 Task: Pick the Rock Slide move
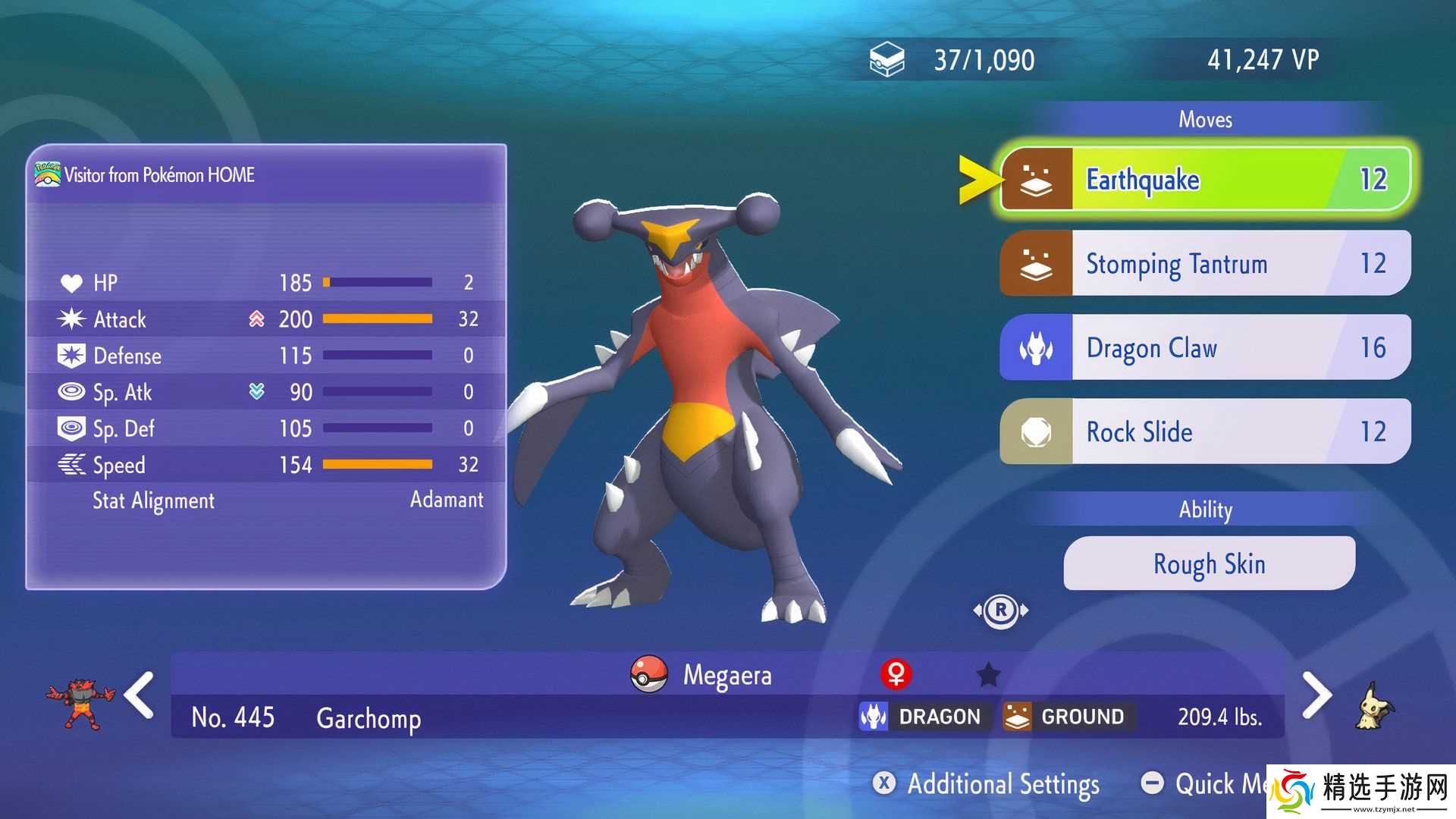[1205, 431]
